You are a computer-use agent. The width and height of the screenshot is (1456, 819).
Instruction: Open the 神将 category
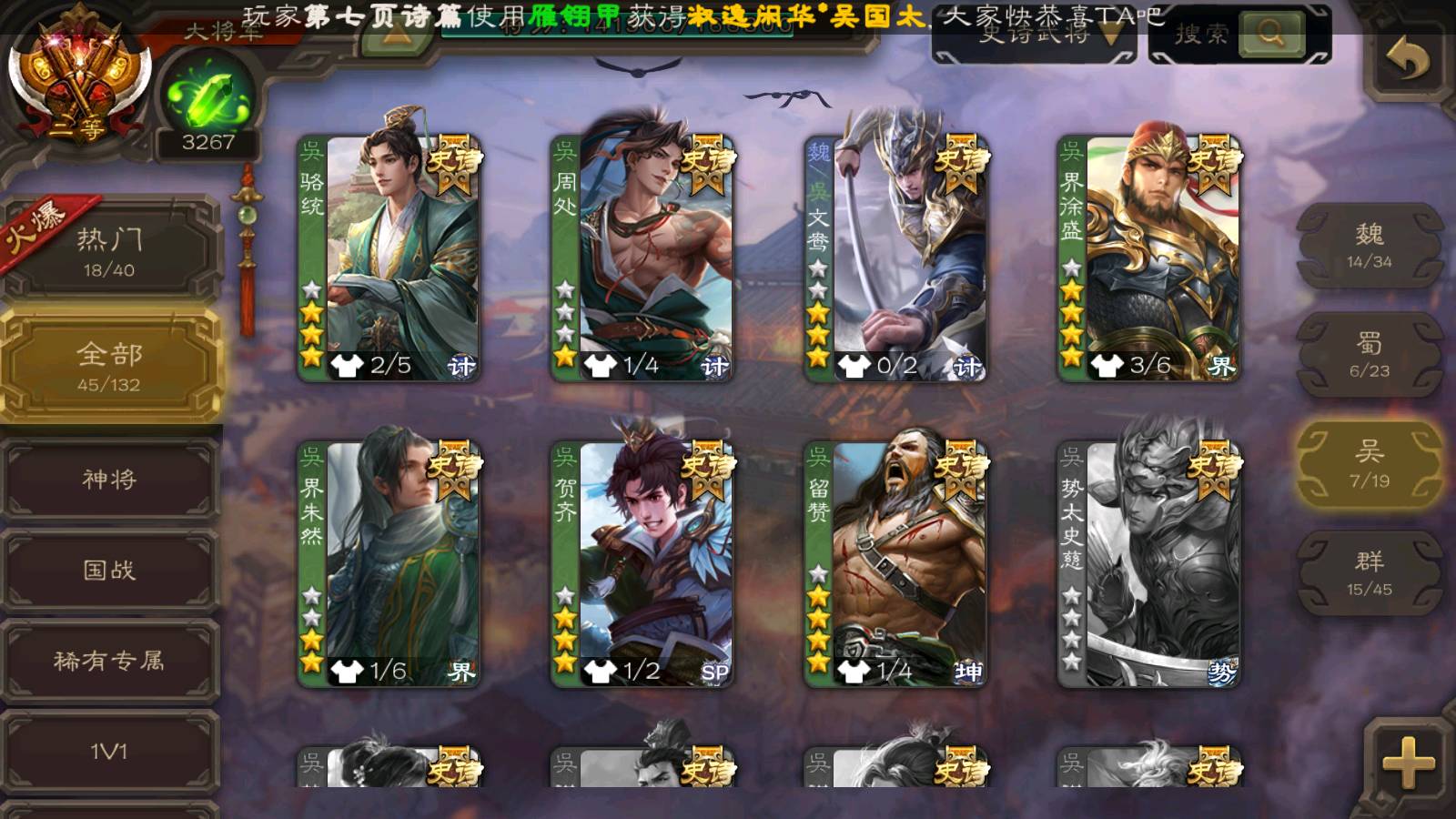click(x=109, y=480)
